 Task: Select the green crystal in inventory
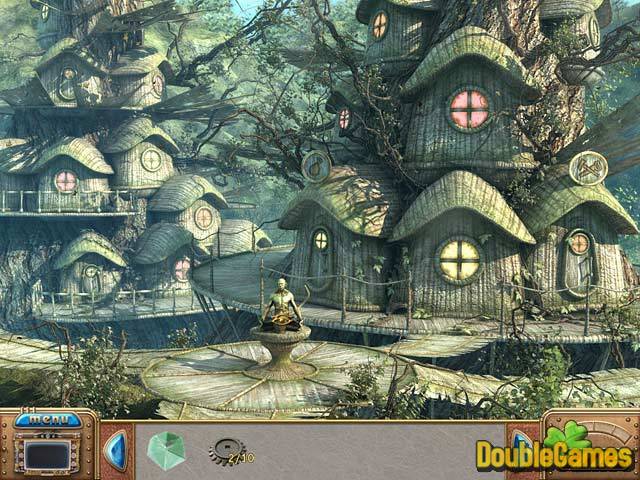click(165, 450)
